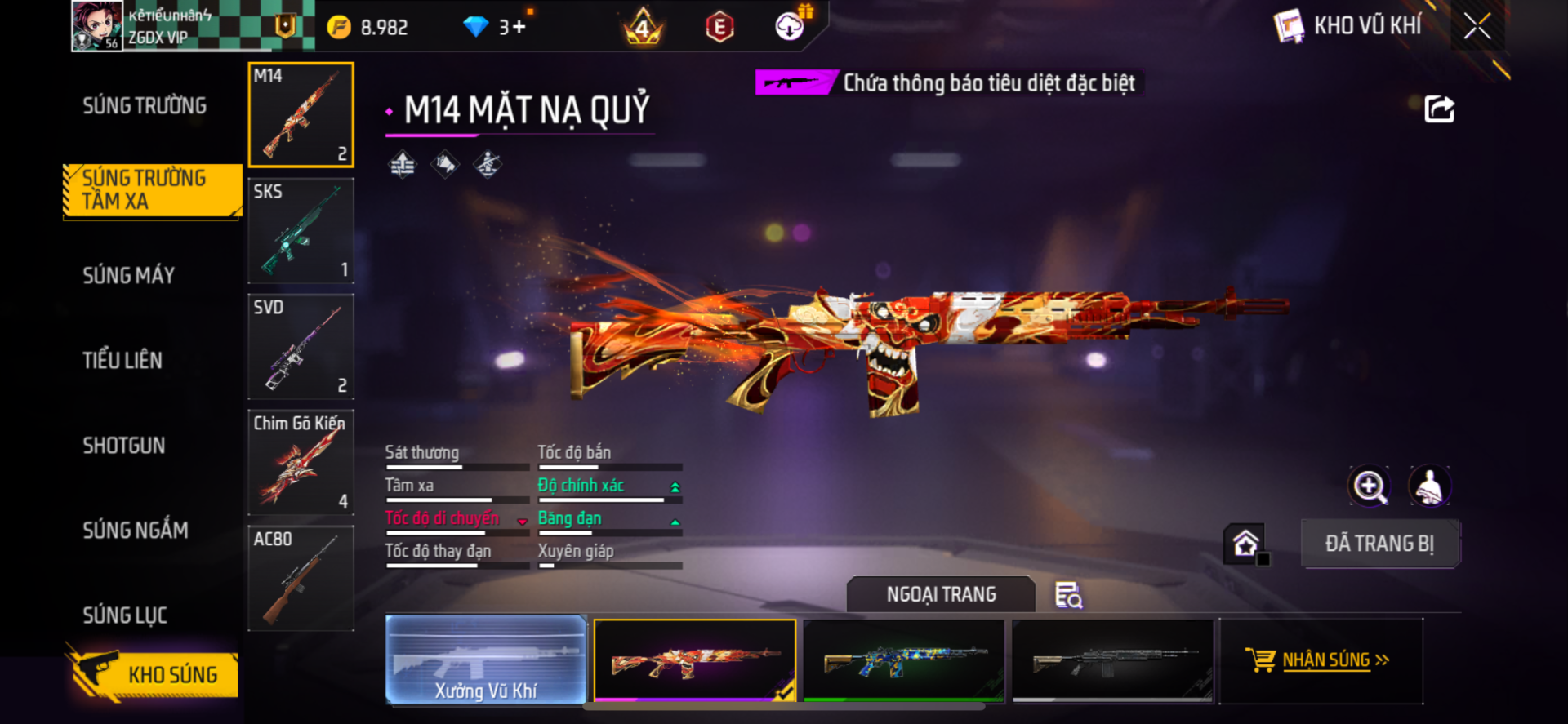The width and height of the screenshot is (1568, 724).
Task: Choose the default black M14 skin
Action: click(1112, 660)
